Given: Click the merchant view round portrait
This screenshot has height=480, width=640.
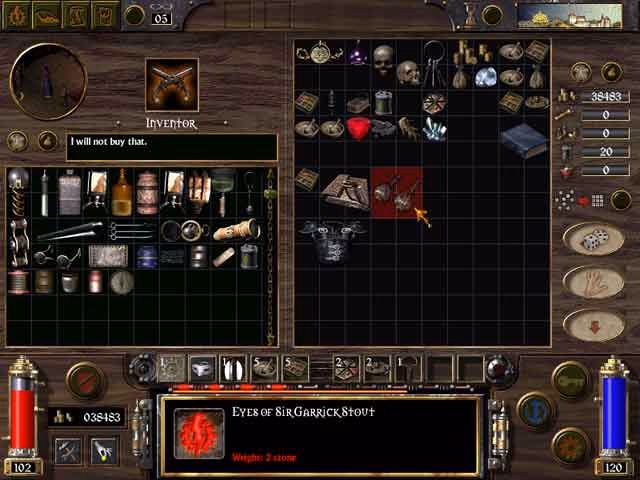Looking at the screenshot, I should point(47,81).
